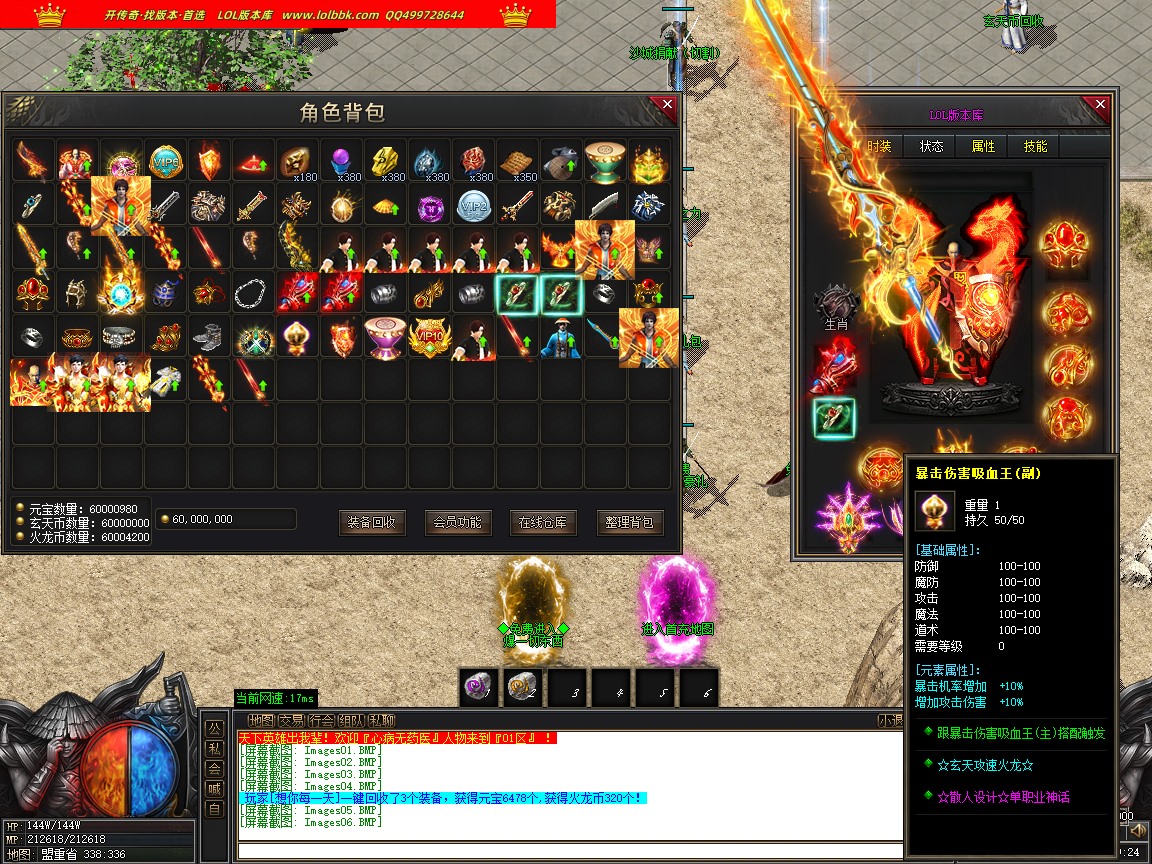
Task: Switch to the 状态 status tab
Action: point(931,146)
